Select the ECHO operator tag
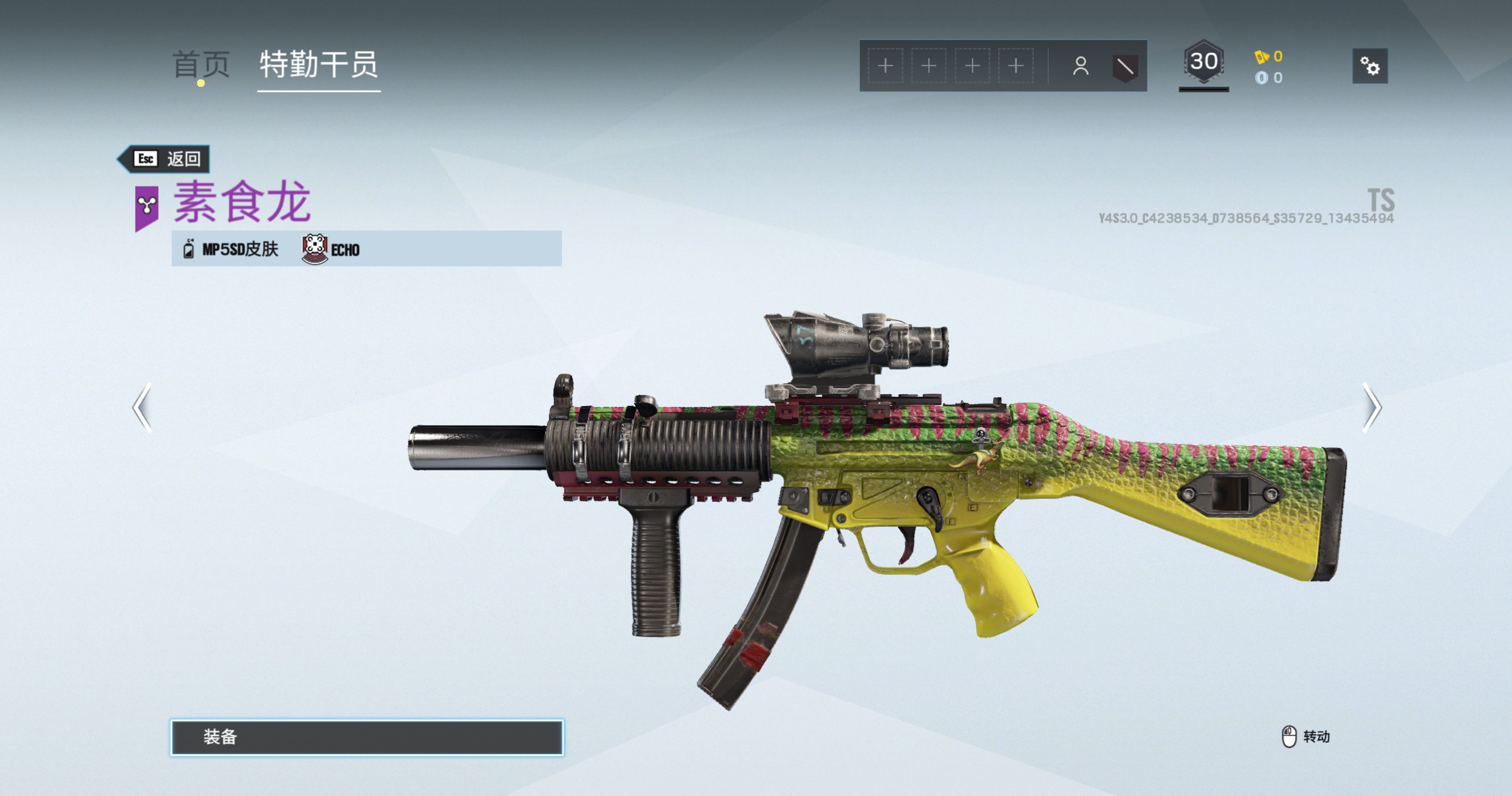 pyautogui.click(x=332, y=249)
